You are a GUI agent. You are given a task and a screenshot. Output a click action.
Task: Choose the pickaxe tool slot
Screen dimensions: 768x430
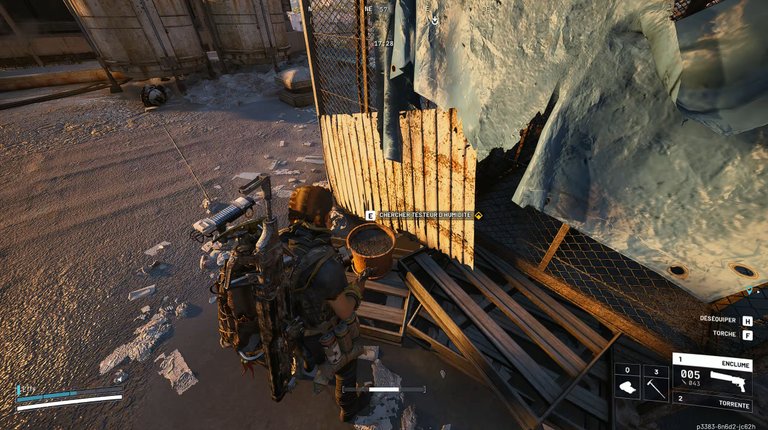[655, 383]
